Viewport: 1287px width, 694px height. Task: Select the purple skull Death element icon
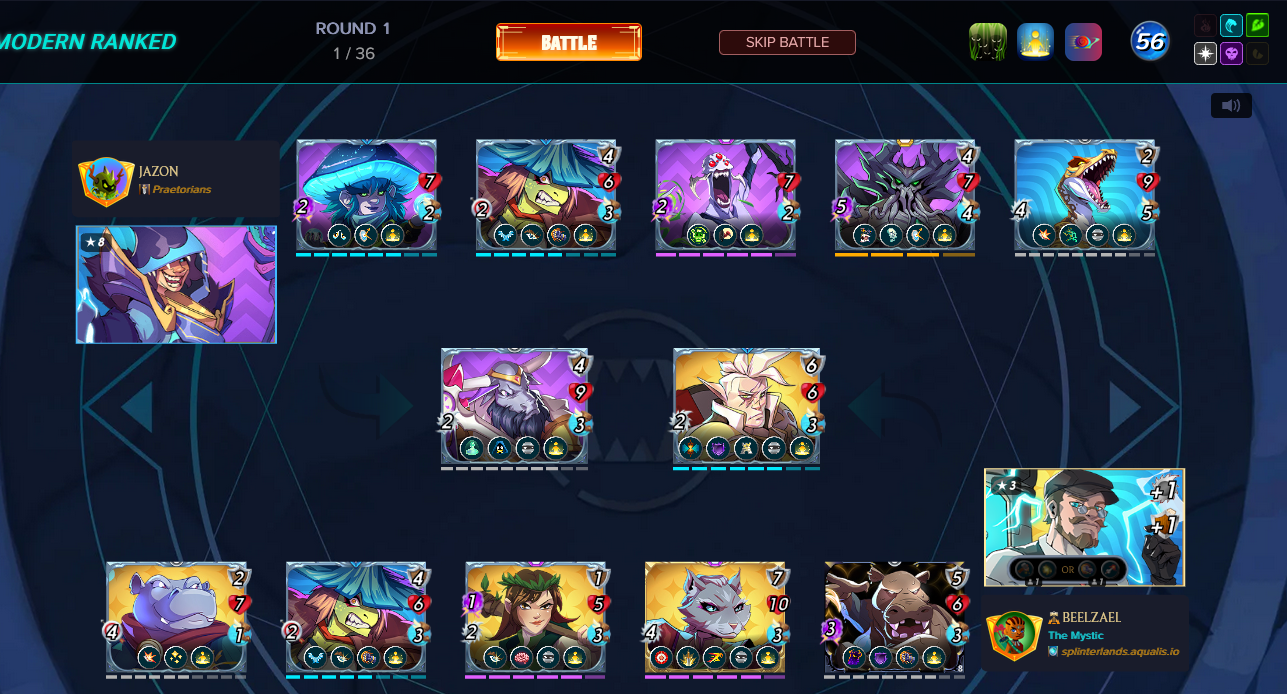[x=1231, y=54]
